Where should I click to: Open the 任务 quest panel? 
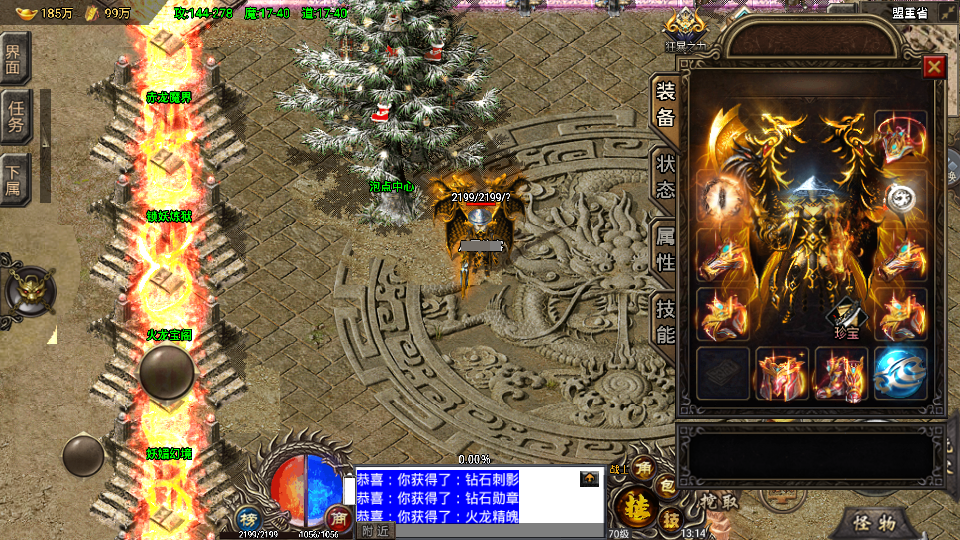tap(15, 118)
